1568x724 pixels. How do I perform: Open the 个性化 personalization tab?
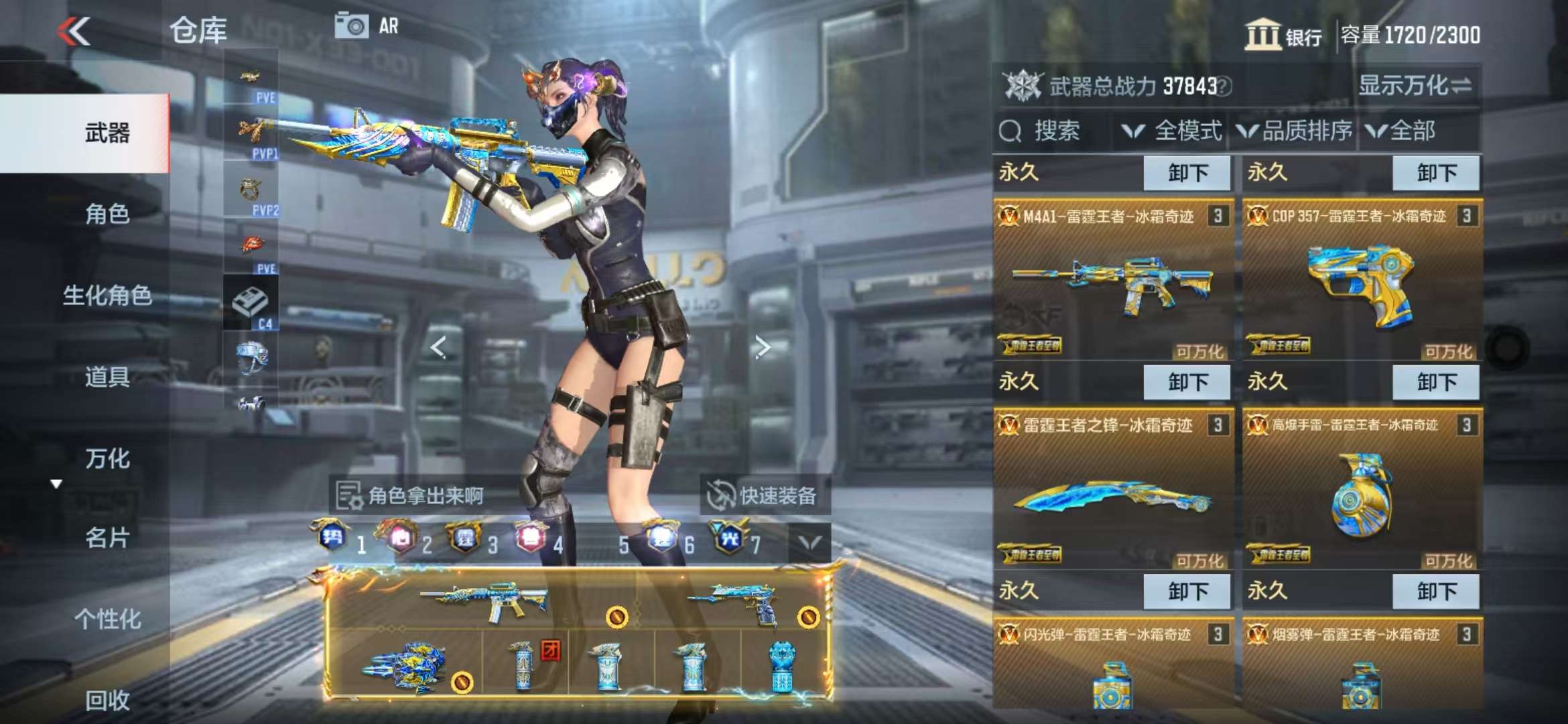(x=107, y=619)
